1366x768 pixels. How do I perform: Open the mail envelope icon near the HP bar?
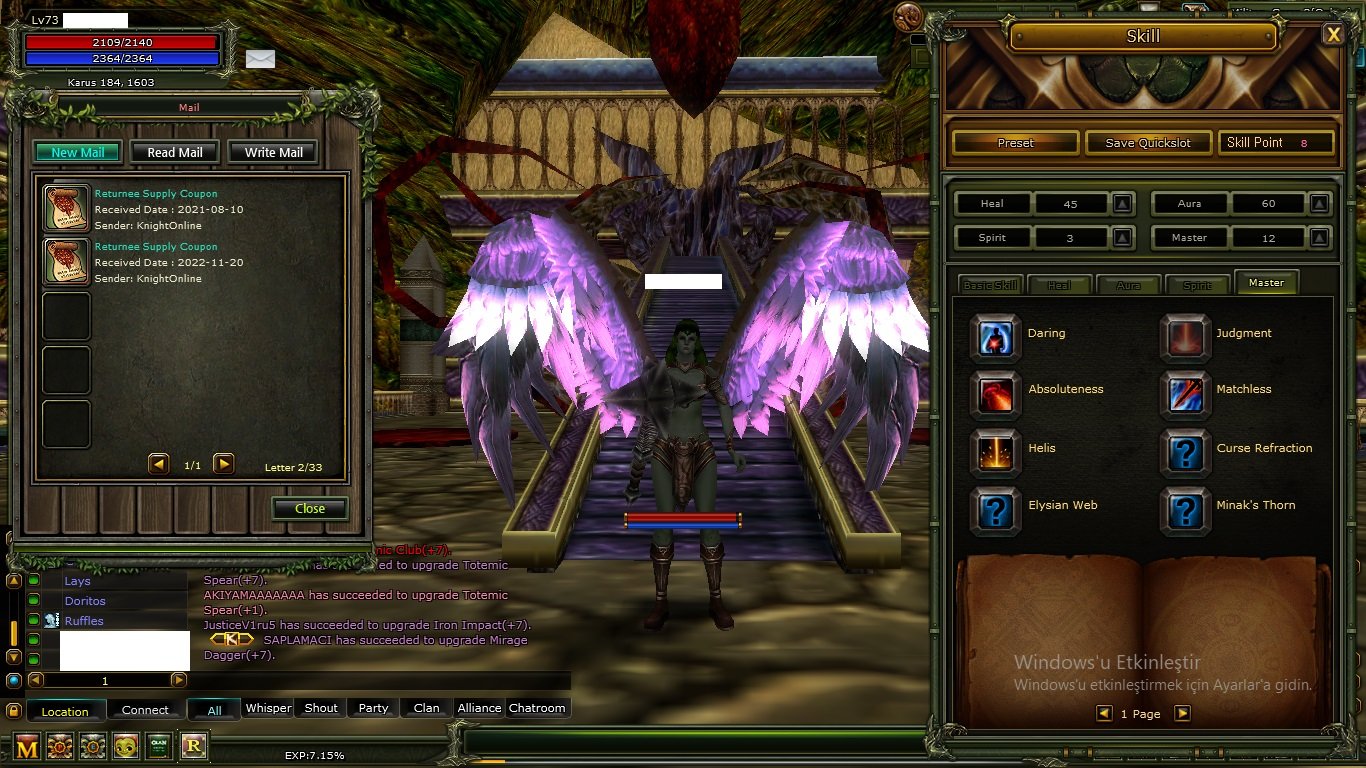[x=261, y=60]
